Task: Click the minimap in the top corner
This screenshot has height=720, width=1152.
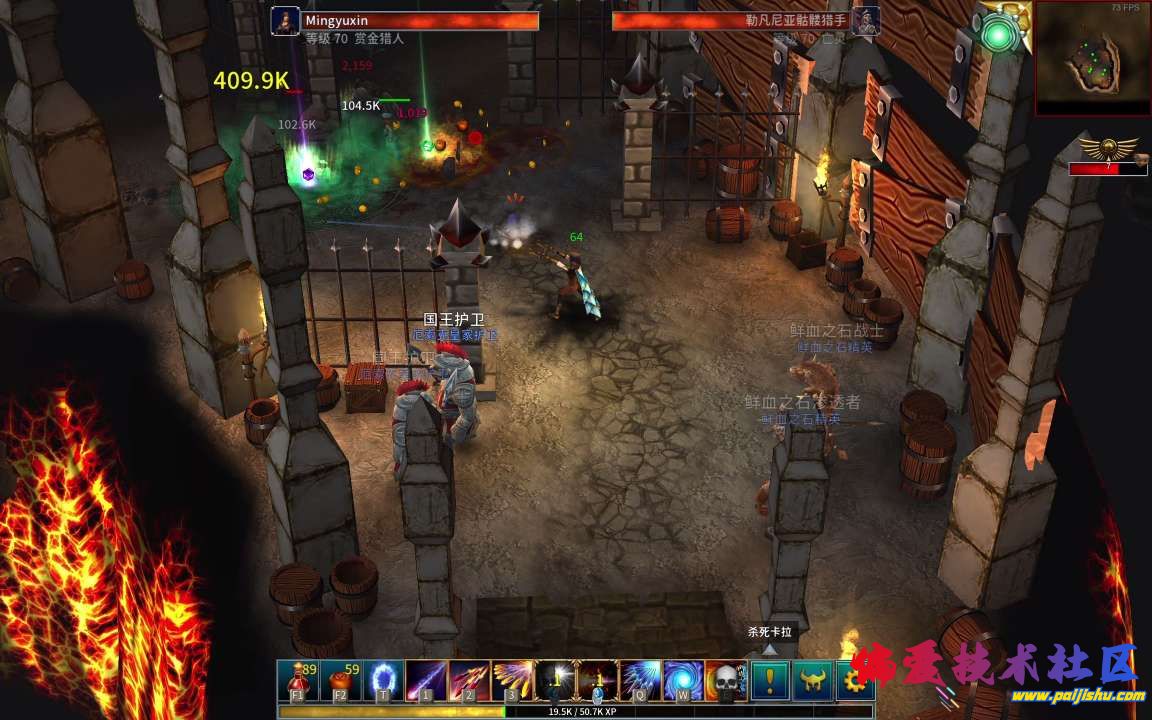Action: (x=1093, y=58)
